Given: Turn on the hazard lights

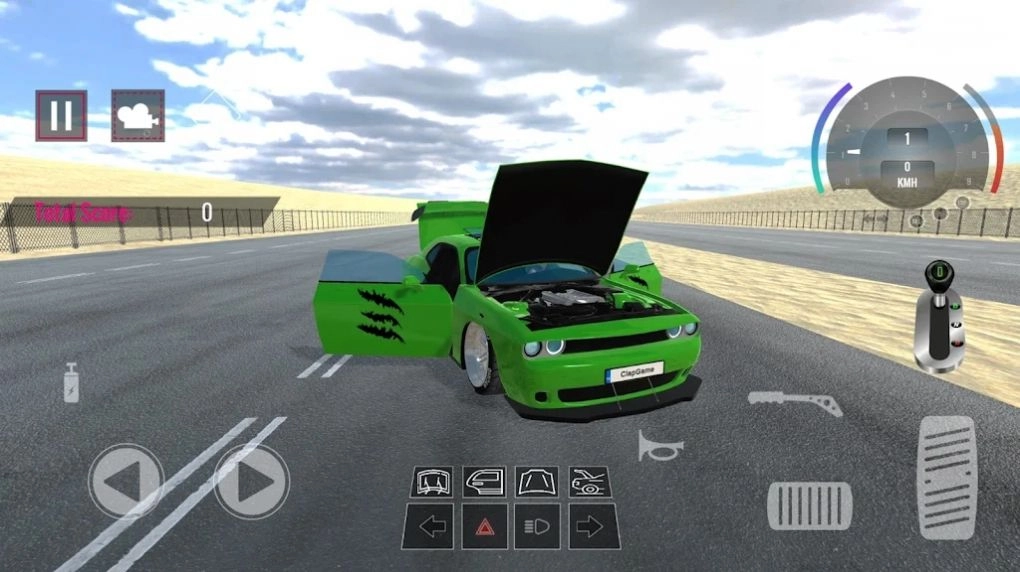Looking at the screenshot, I should click(484, 526).
